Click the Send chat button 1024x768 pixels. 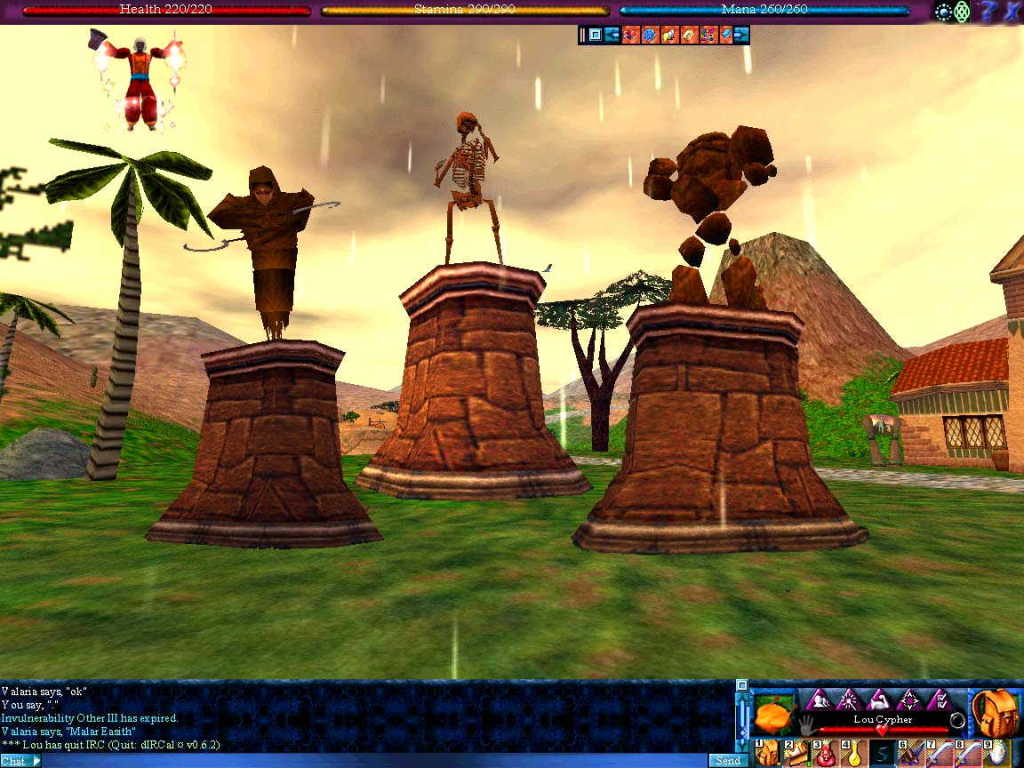click(727, 761)
